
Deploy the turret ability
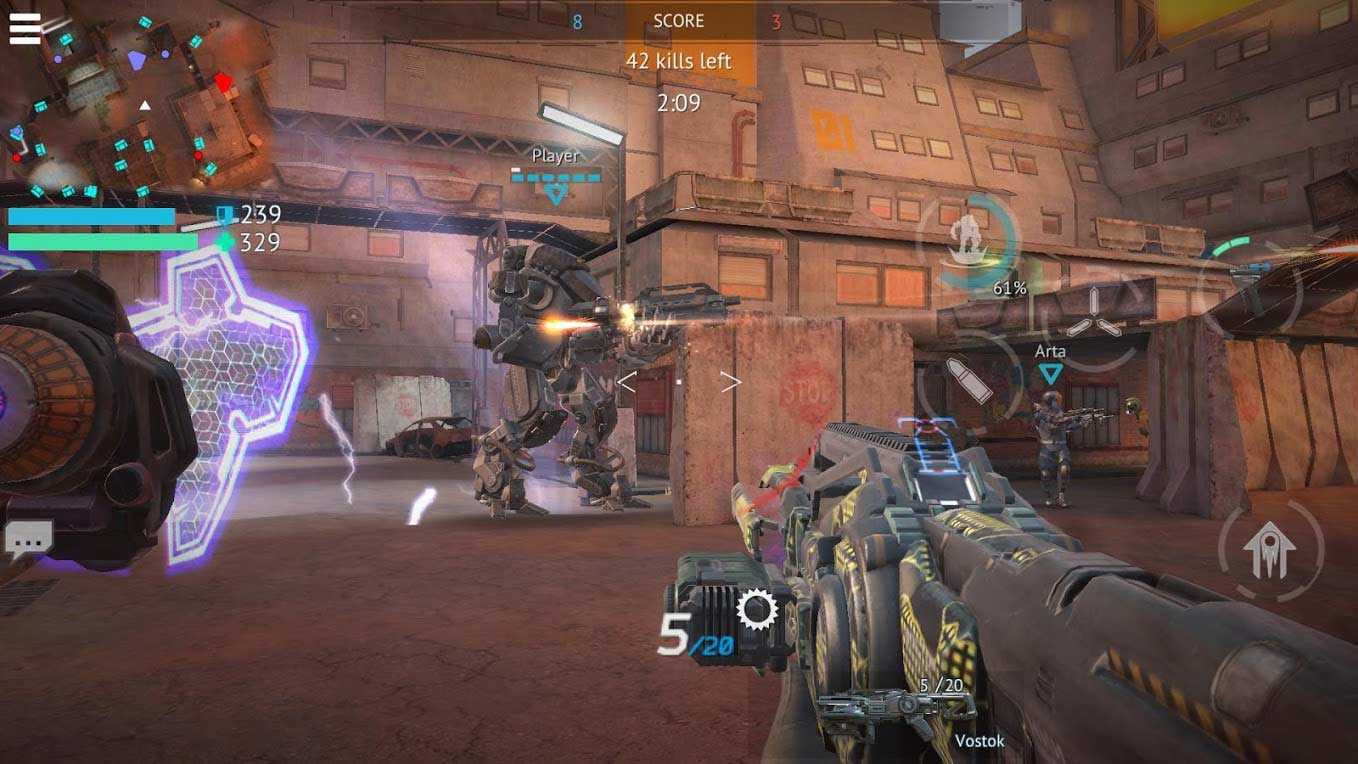tap(1248, 283)
